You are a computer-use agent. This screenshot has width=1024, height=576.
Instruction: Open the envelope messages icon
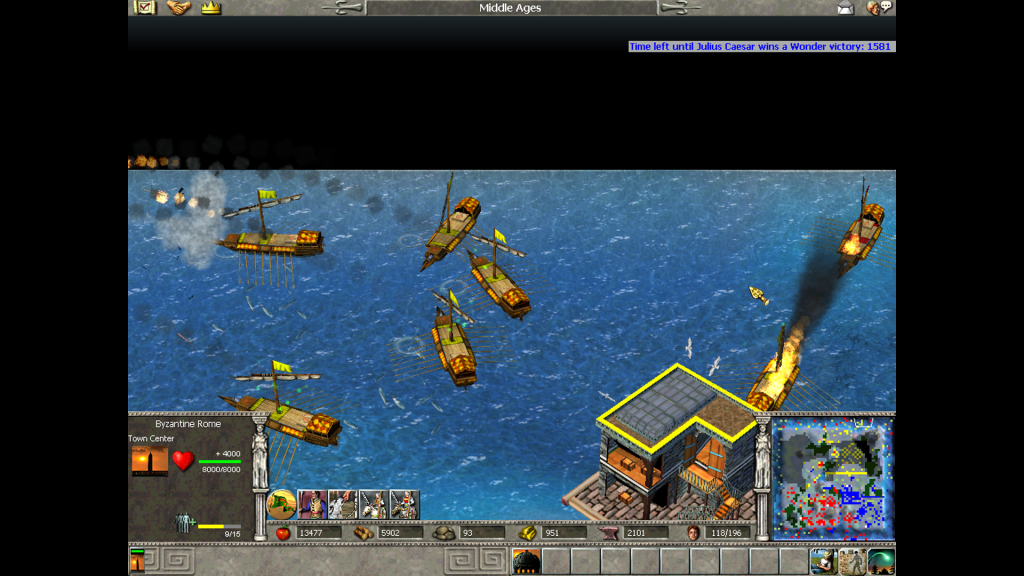pyautogui.click(x=845, y=8)
